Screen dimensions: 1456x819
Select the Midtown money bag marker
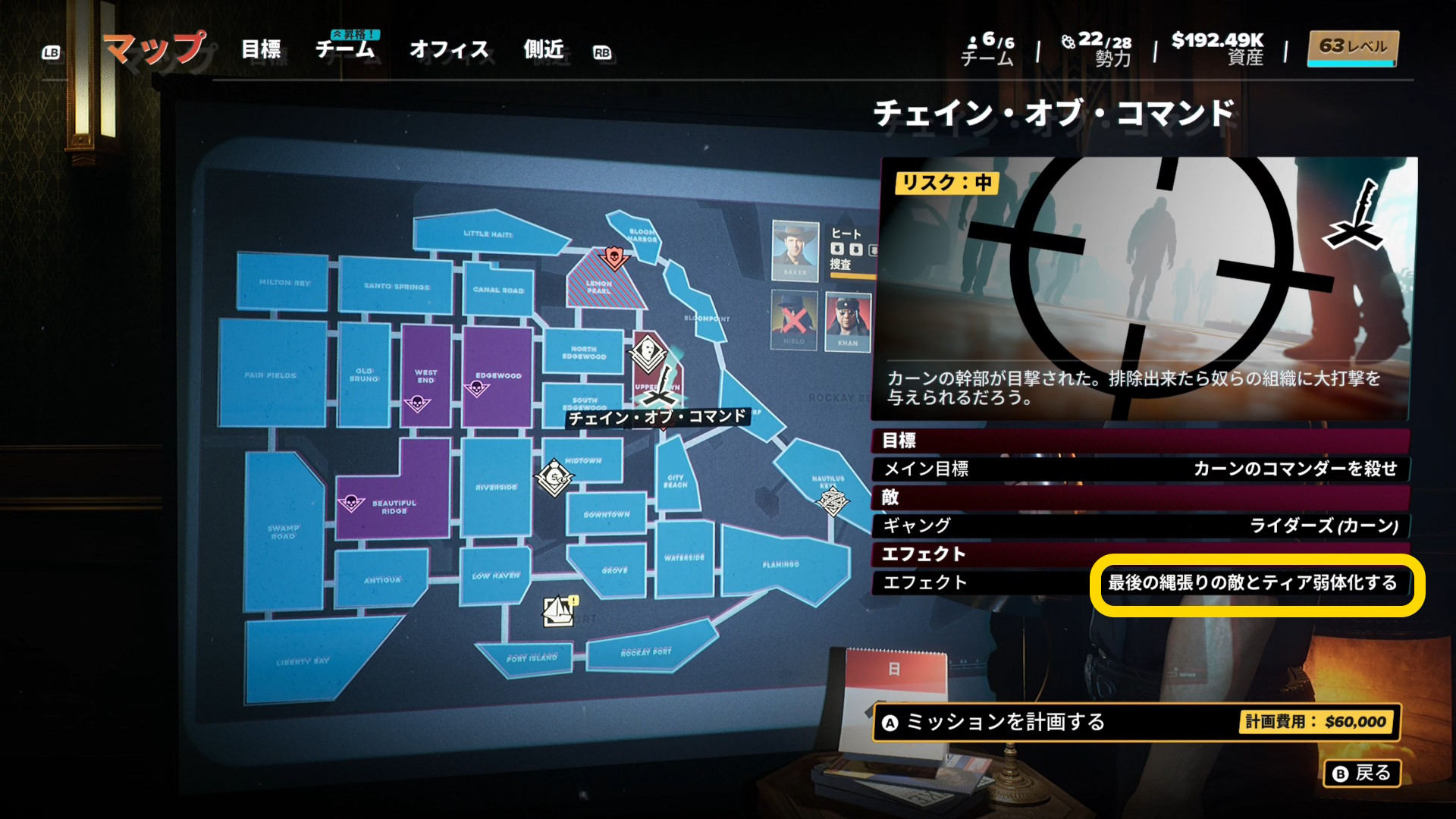[x=554, y=477]
